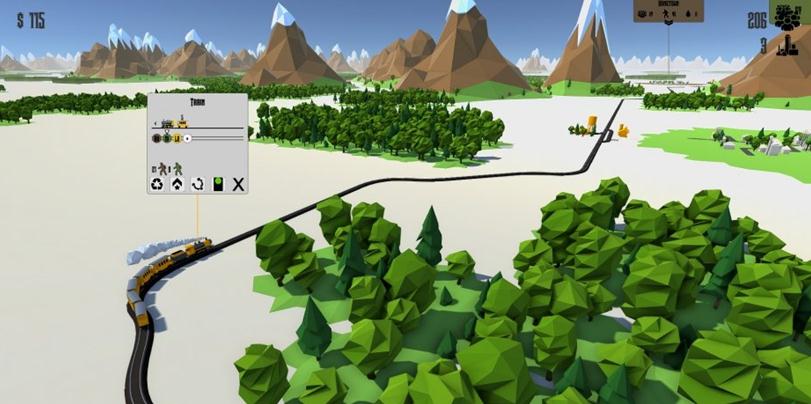Click the upgrade chevron arrow button

pyautogui.click(x=177, y=184)
